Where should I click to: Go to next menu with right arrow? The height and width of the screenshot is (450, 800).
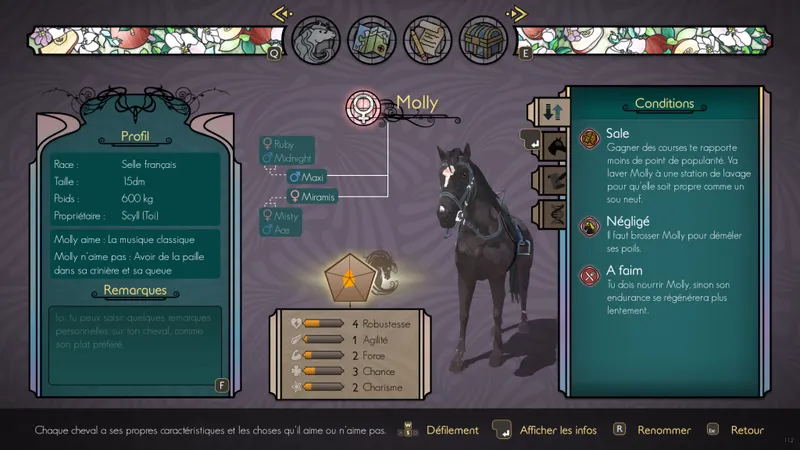click(516, 14)
